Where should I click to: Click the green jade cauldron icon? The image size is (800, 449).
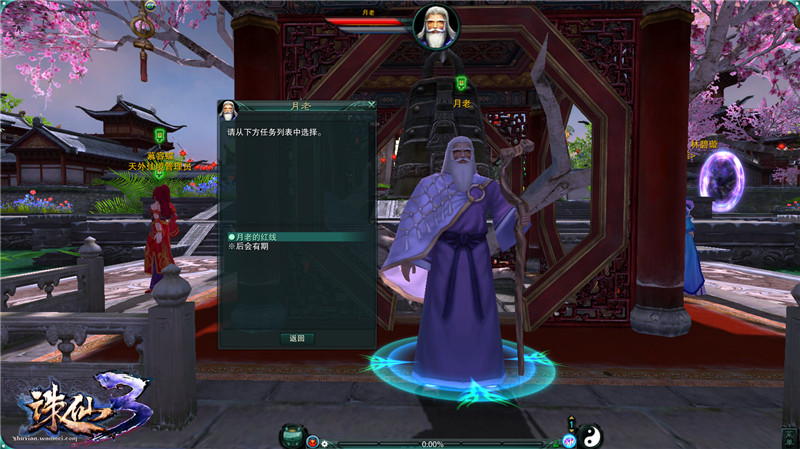tap(293, 435)
